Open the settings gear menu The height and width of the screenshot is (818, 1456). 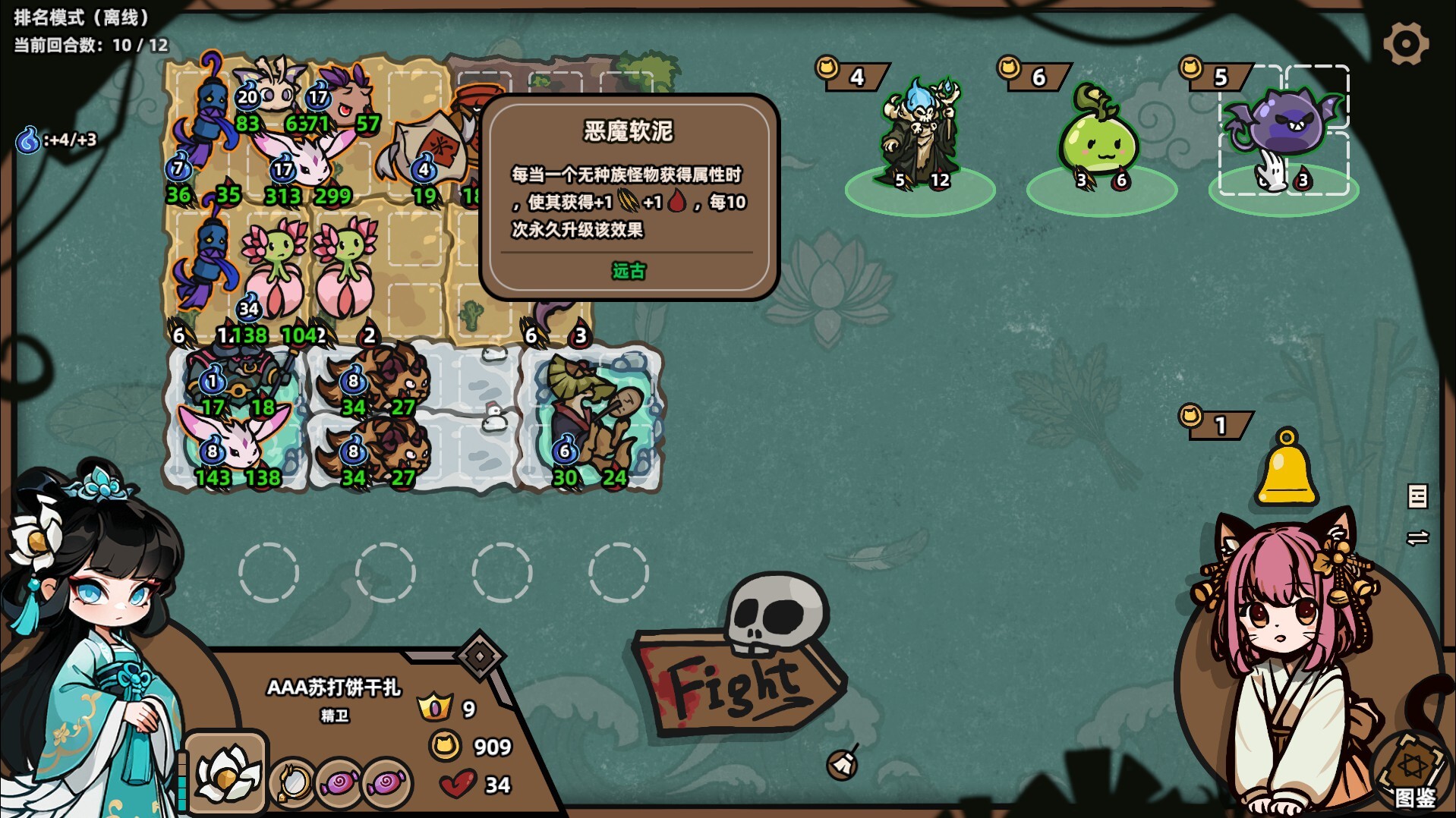(x=1406, y=43)
